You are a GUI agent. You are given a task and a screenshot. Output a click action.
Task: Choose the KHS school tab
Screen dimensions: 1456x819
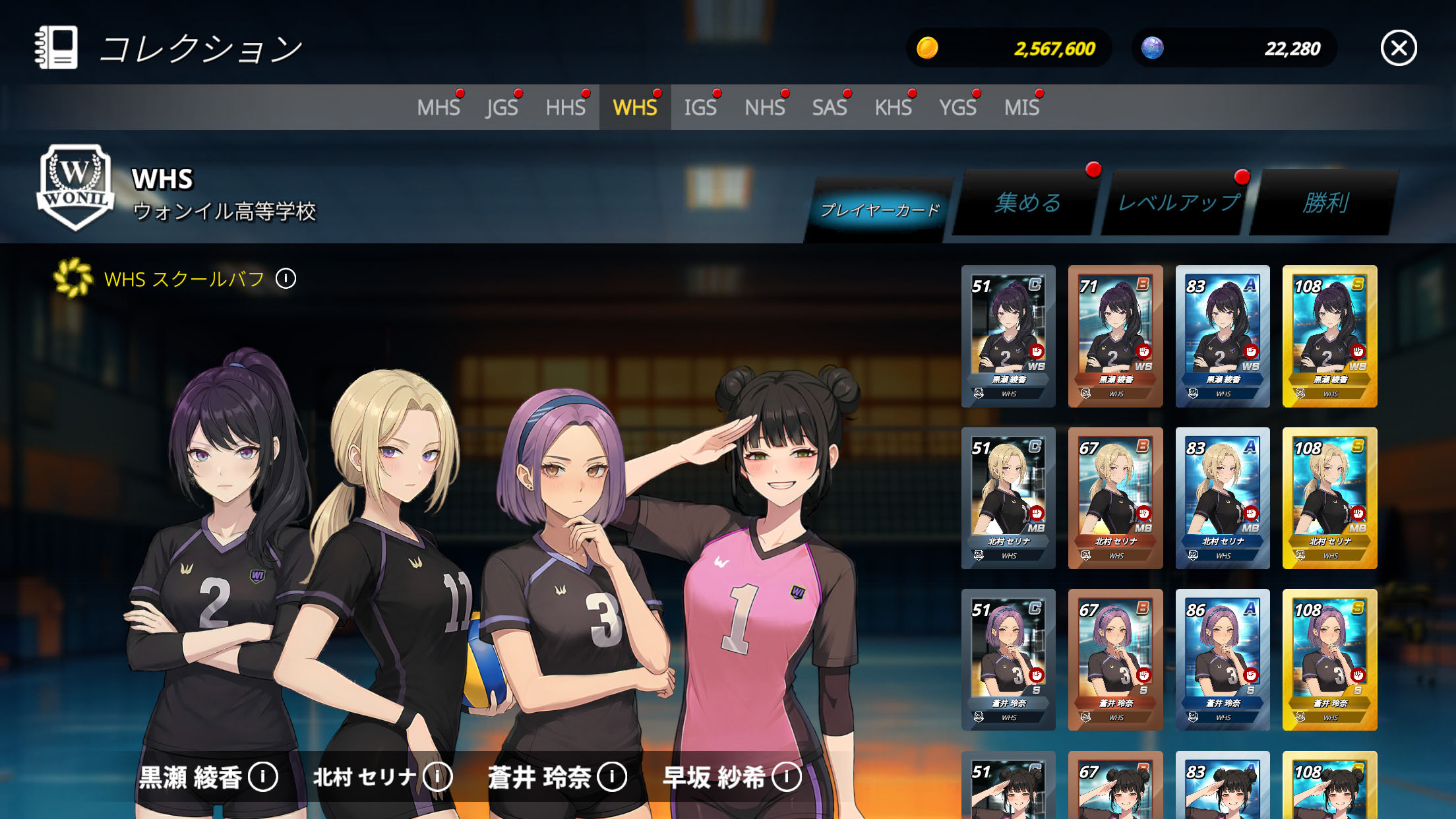[894, 107]
